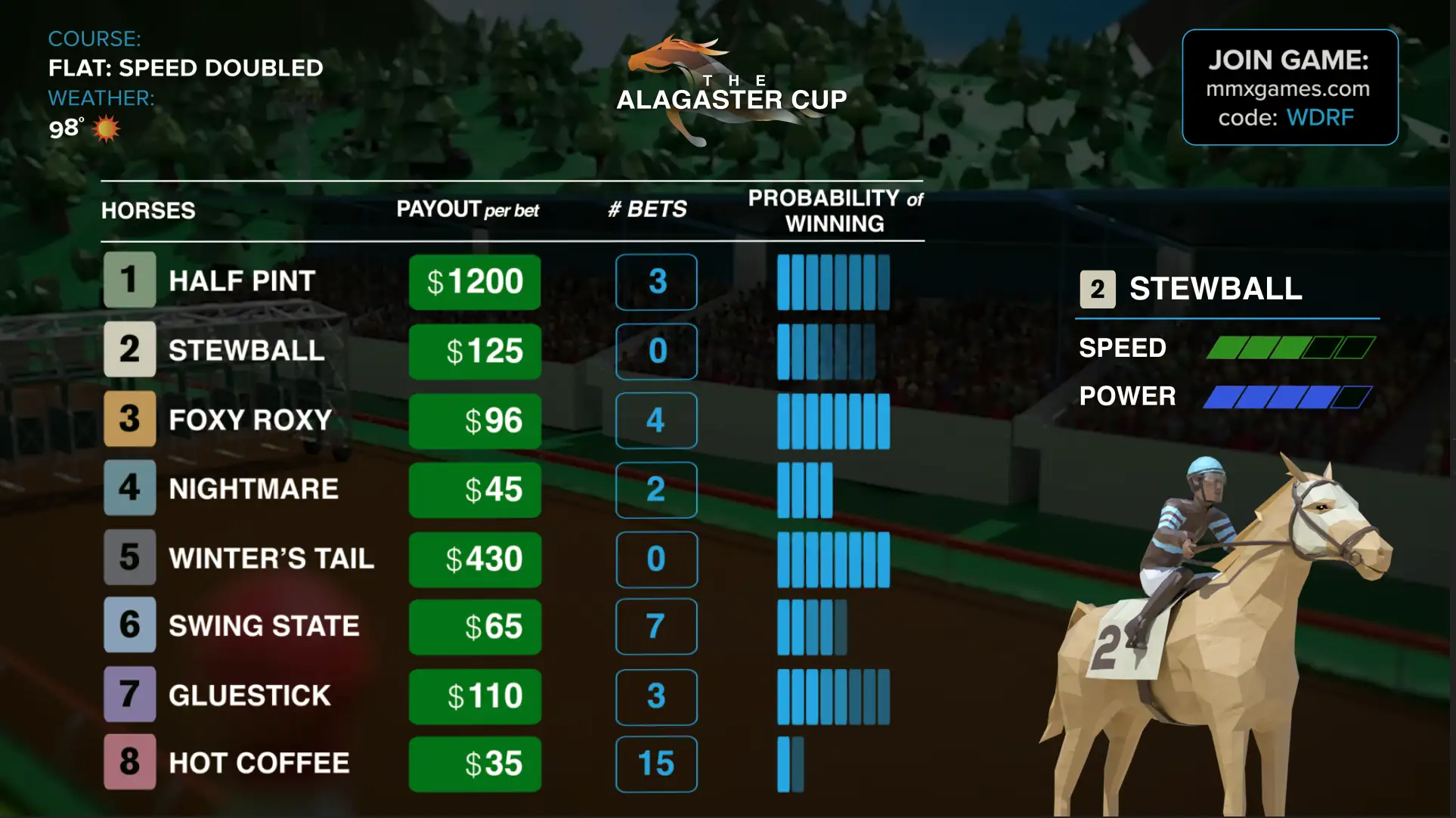Select the number 2 badge for Stewball
1456x818 pixels.
[x=129, y=350]
